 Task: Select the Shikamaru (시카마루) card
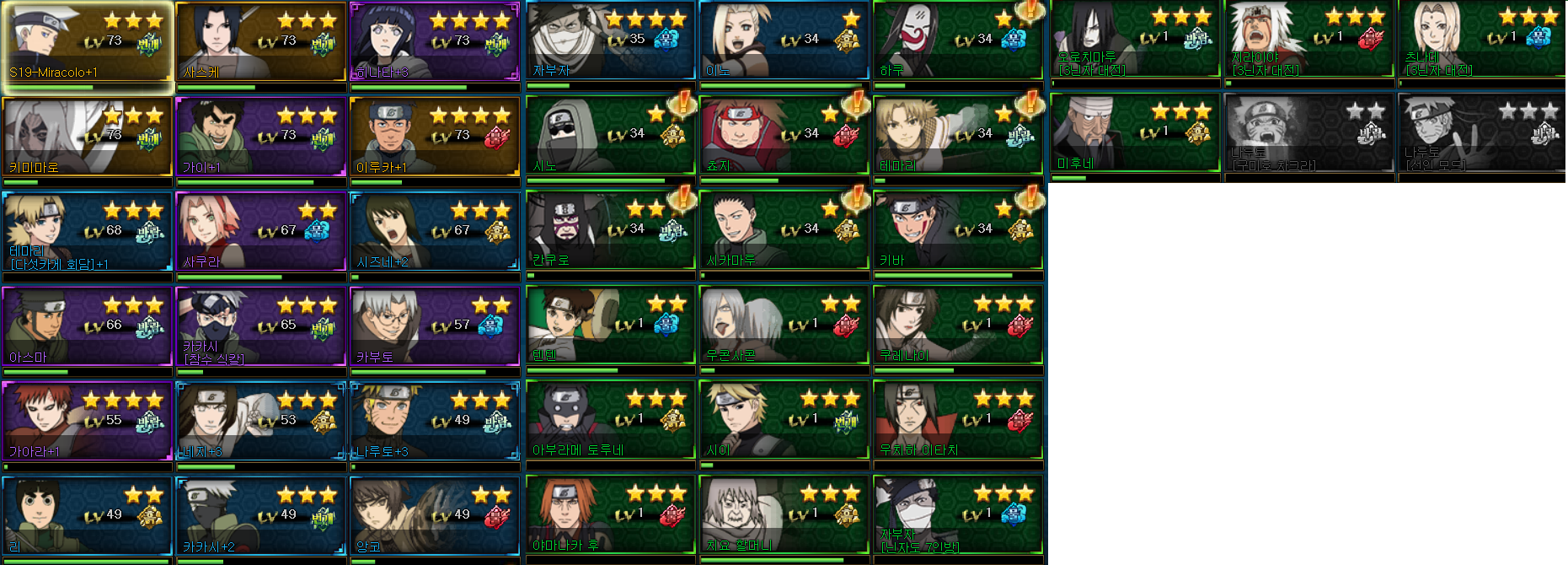[x=784, y=230]
